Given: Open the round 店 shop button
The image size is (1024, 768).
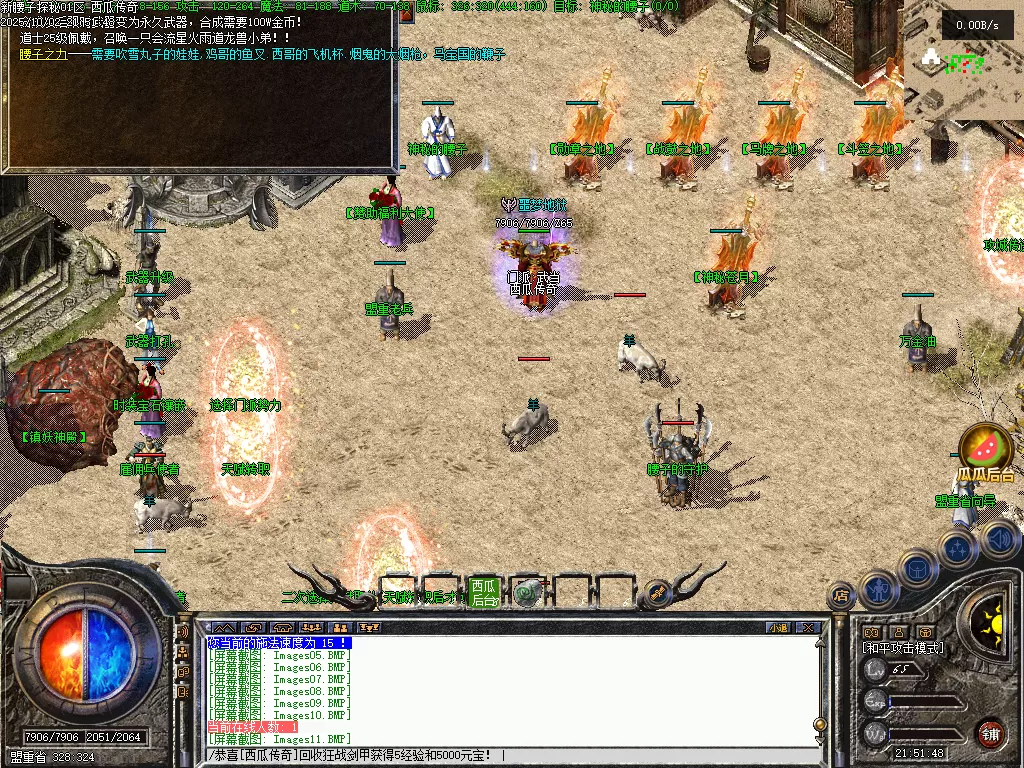Looking at the screenshot, I should click(x=841, y=597).
